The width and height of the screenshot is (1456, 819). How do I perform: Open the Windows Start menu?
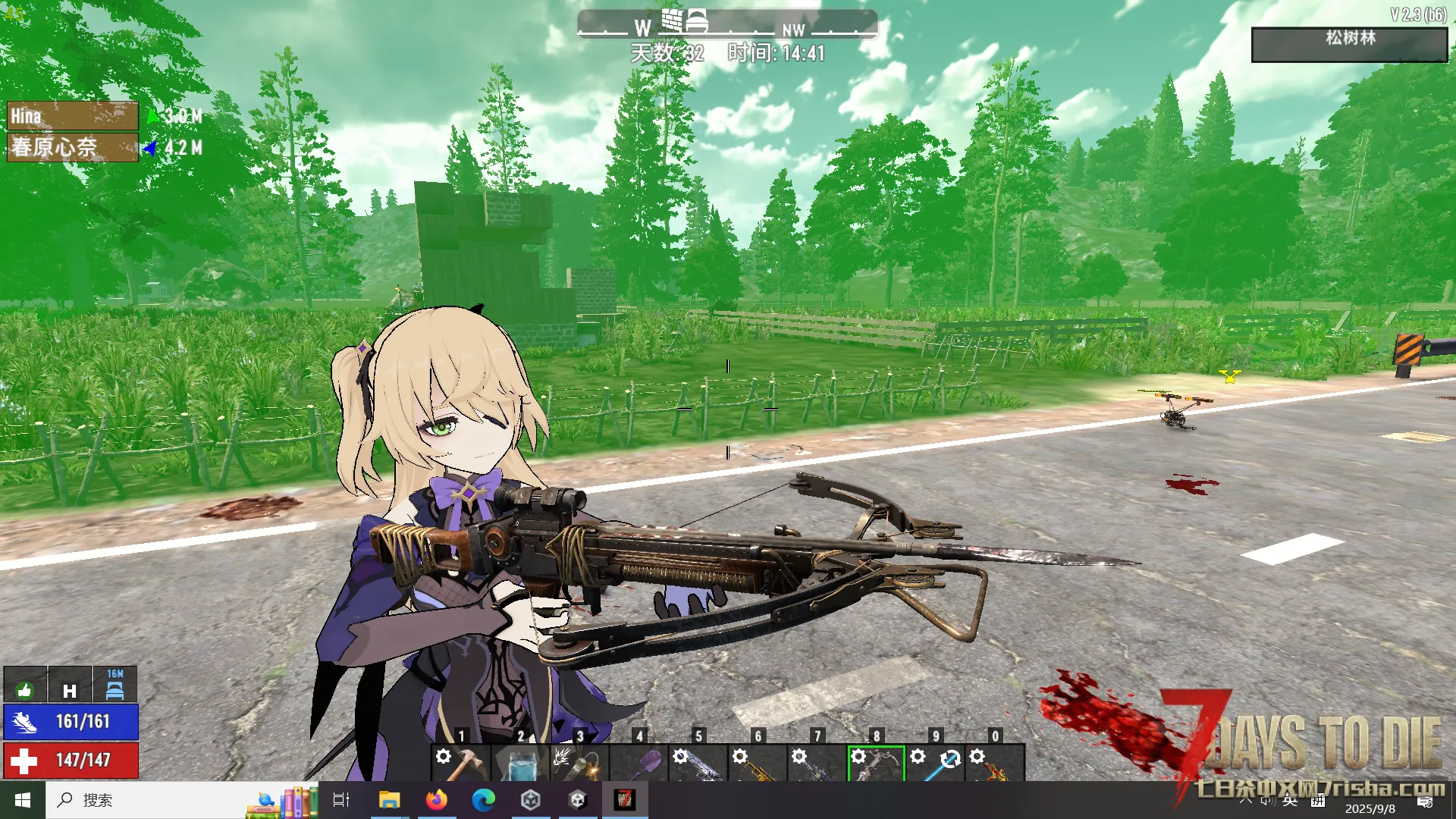[x=23, y=800]
